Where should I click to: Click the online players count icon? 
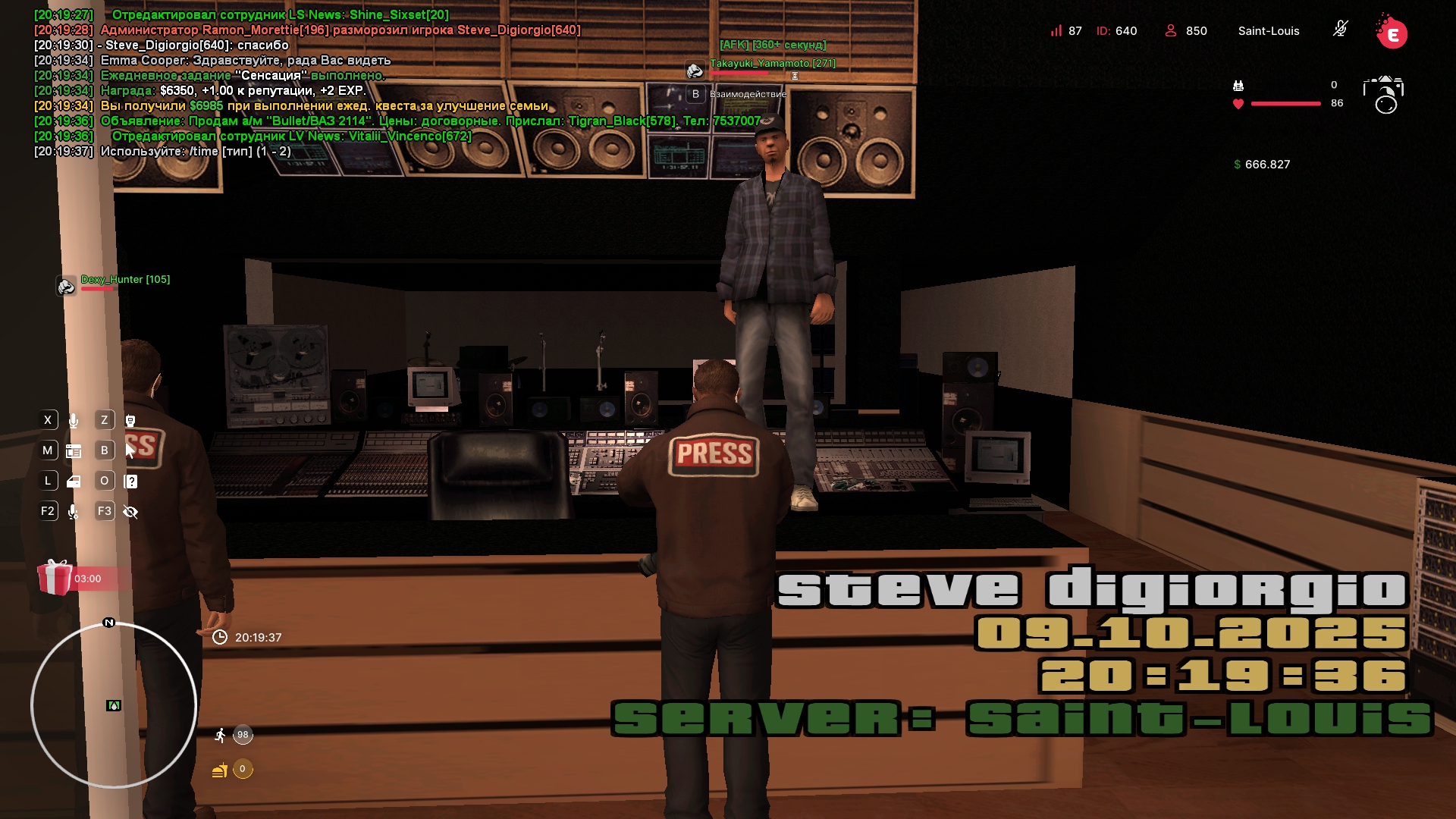(1170, 31)
